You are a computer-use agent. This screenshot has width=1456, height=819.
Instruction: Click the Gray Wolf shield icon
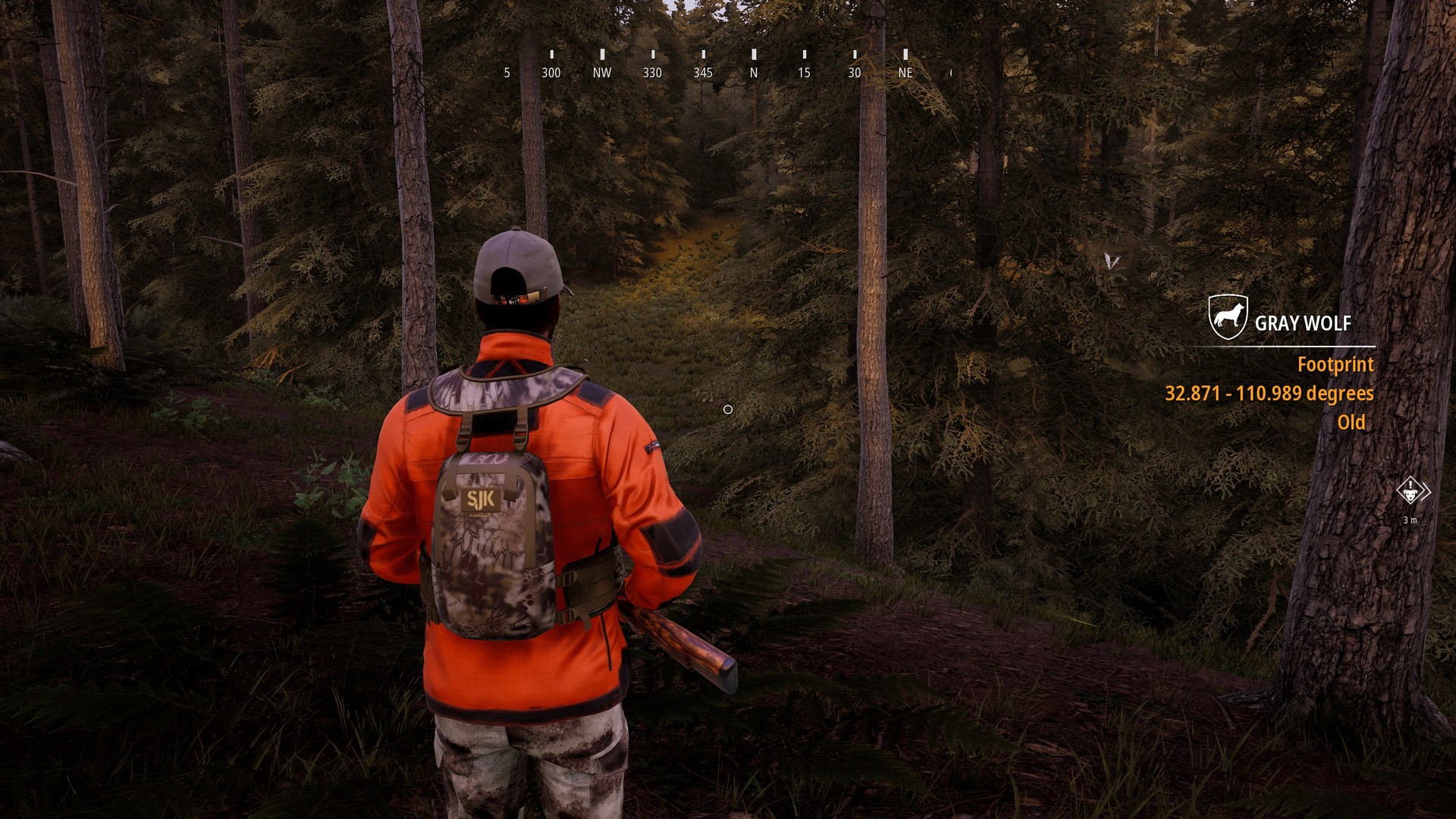(1228, 317)
